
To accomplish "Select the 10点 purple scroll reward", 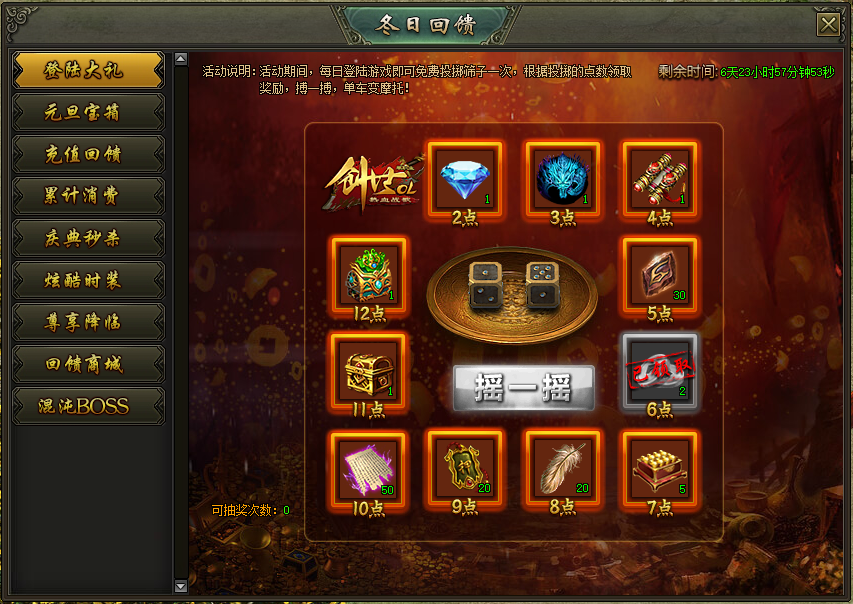I will click(367, 467).
